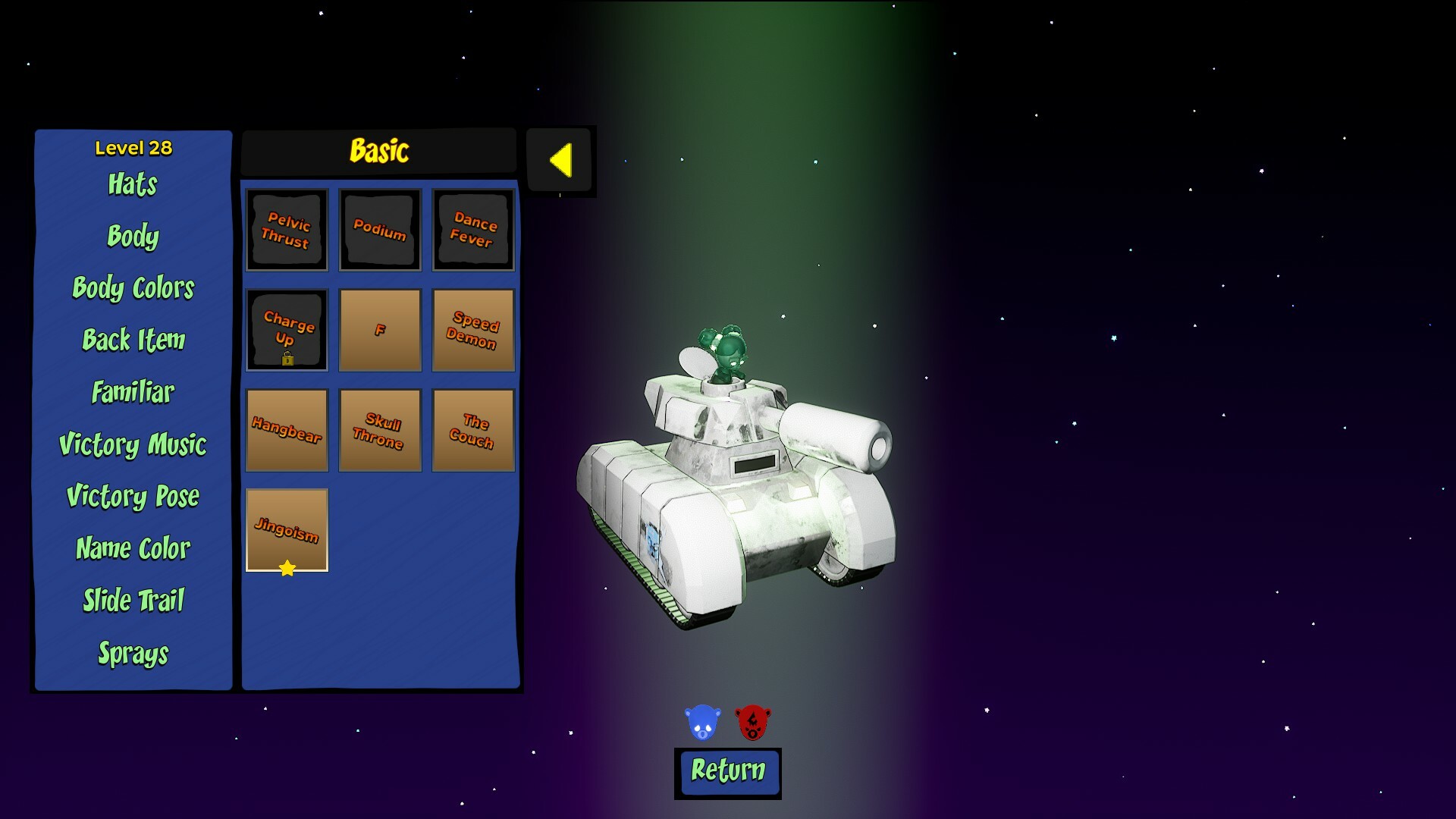Open the Hats category
Screen dimensions: 1456x819
pos(132,186)
